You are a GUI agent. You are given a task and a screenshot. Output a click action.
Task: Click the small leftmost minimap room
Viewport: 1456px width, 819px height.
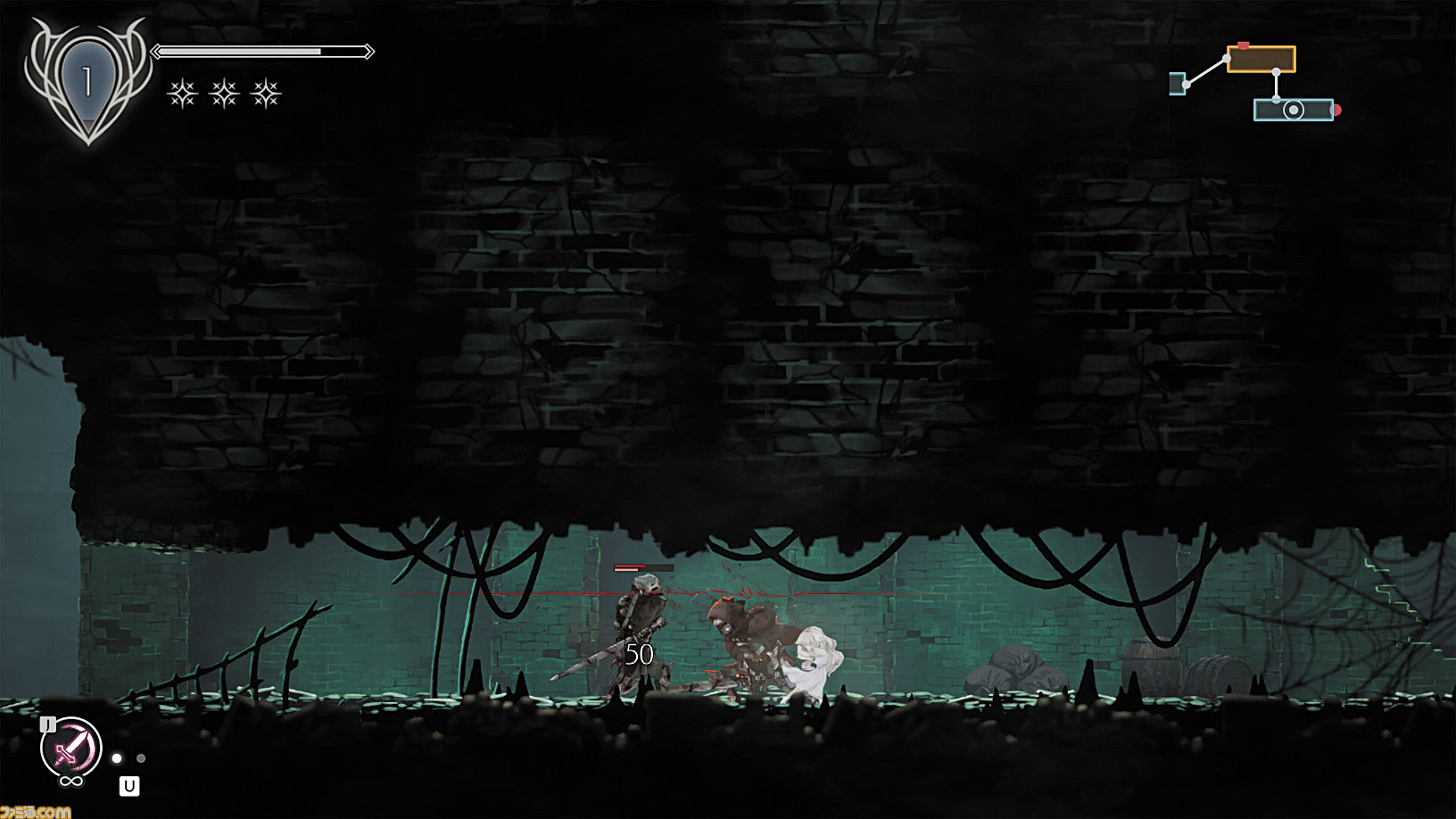click(1177, 84)
